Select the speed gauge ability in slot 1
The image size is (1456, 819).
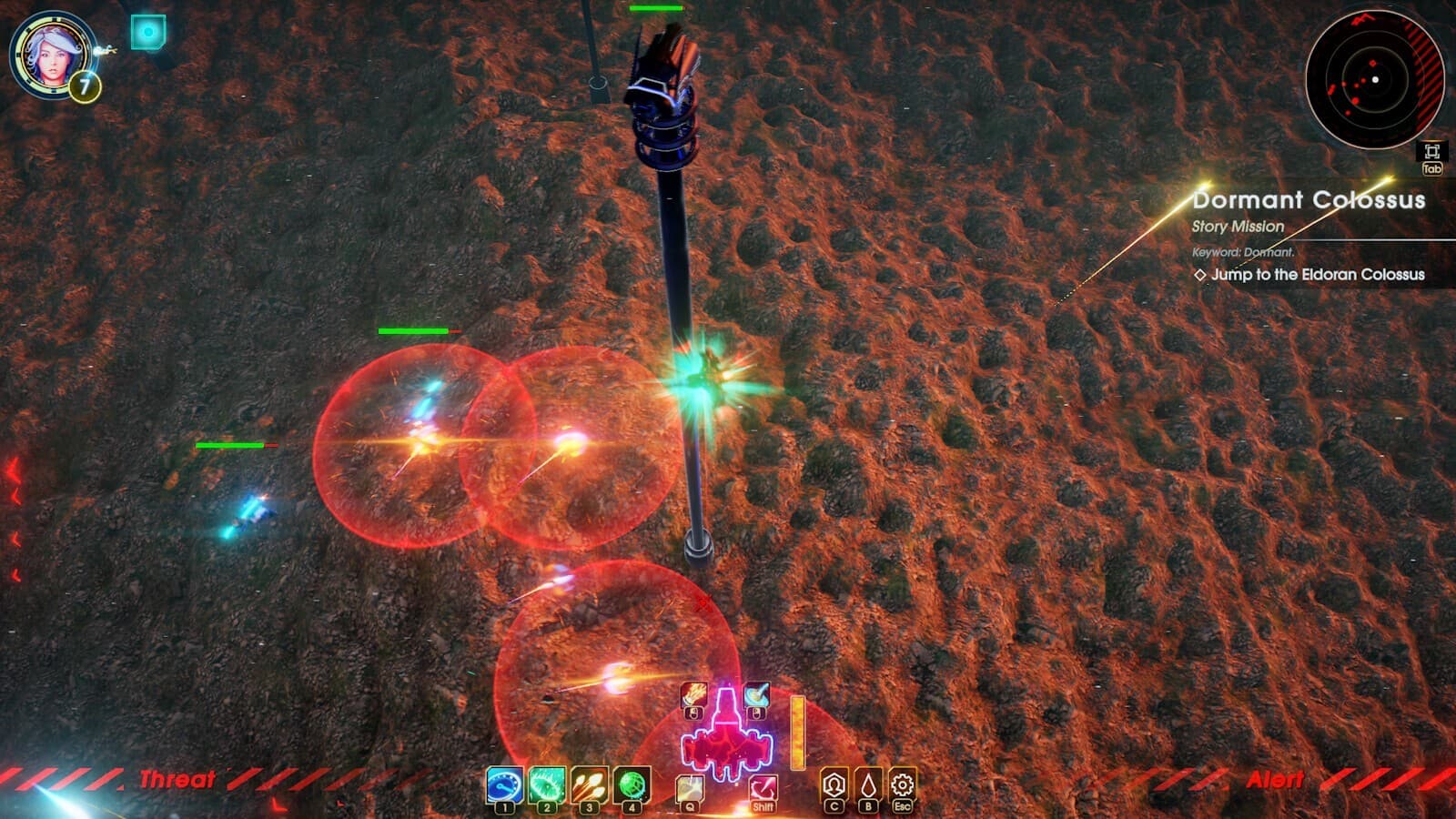coord(503,784)
